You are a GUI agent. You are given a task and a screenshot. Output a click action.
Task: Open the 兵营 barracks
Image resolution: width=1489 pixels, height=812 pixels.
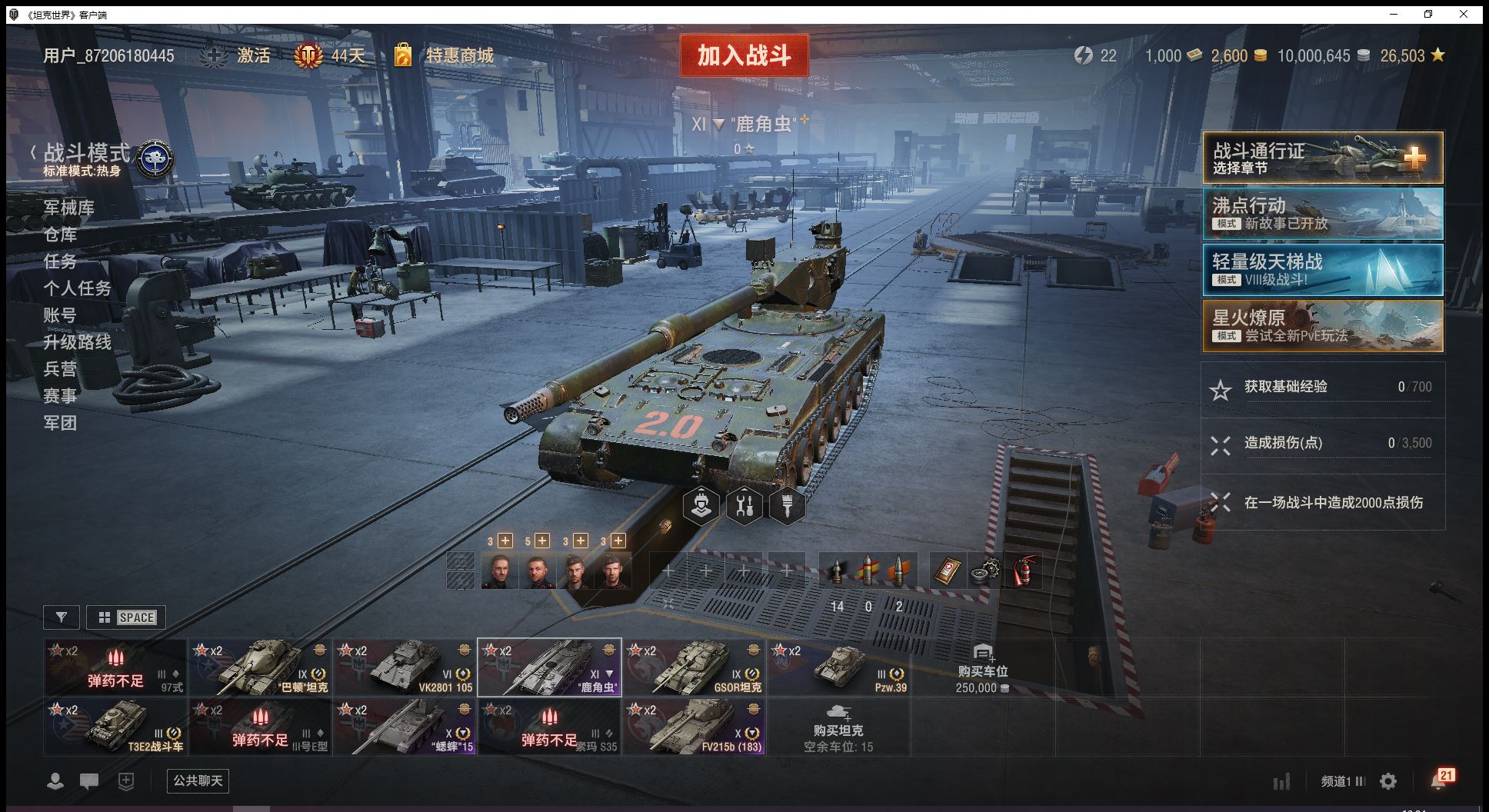[x=60, y=369]
